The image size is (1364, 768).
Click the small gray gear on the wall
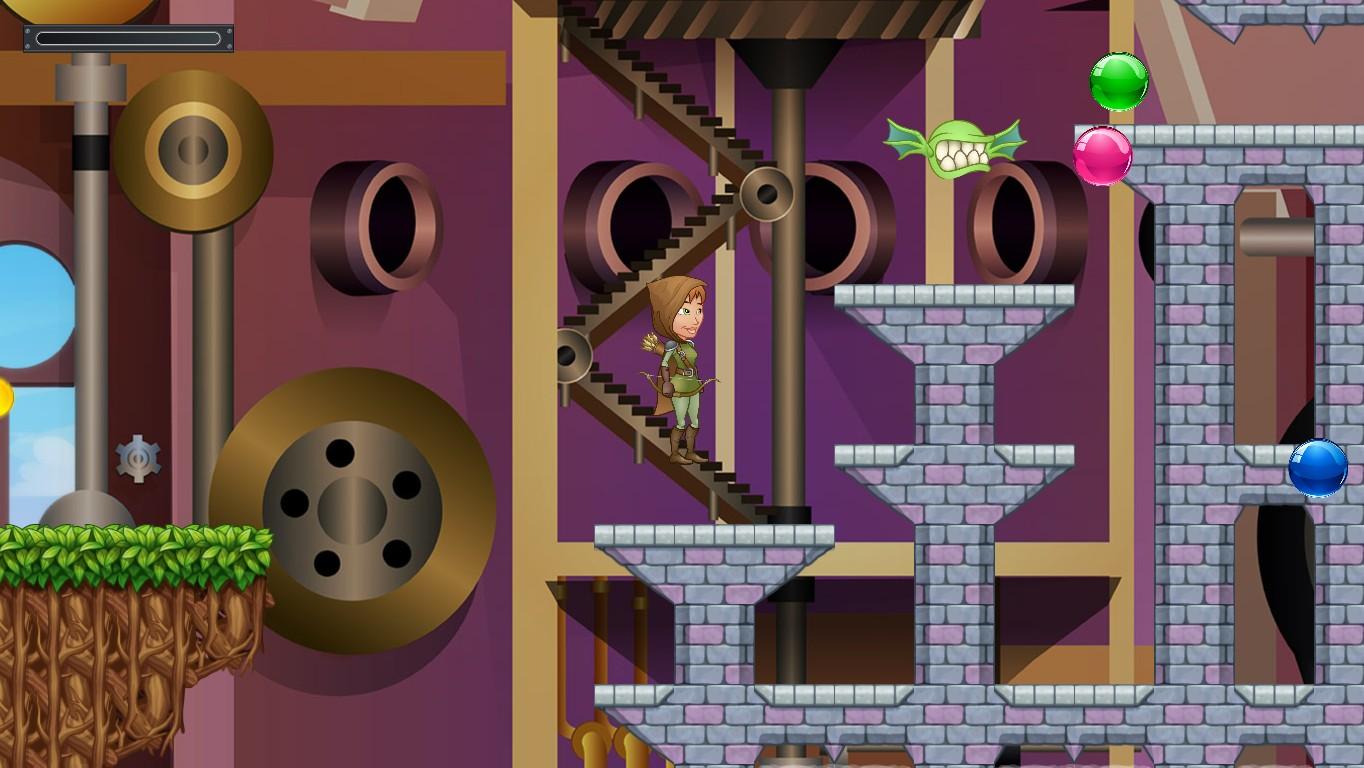pyautogui.click(x=140, y=459)
